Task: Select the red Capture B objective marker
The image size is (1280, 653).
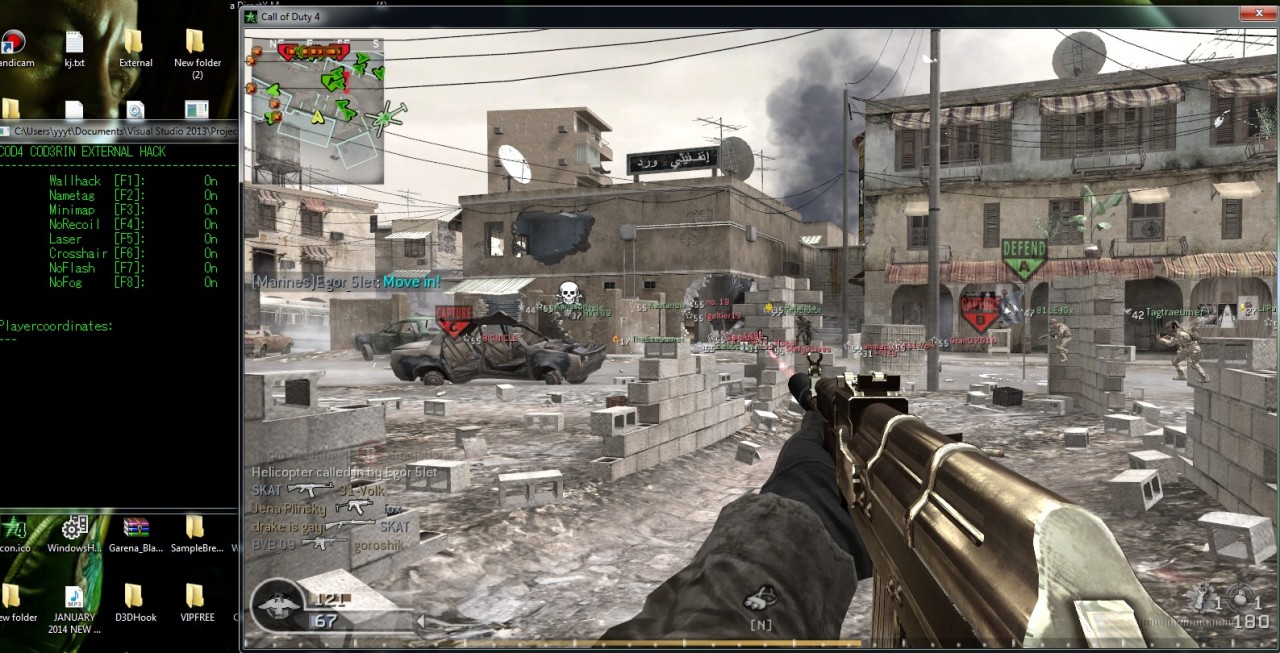Action: pos(979,311)
